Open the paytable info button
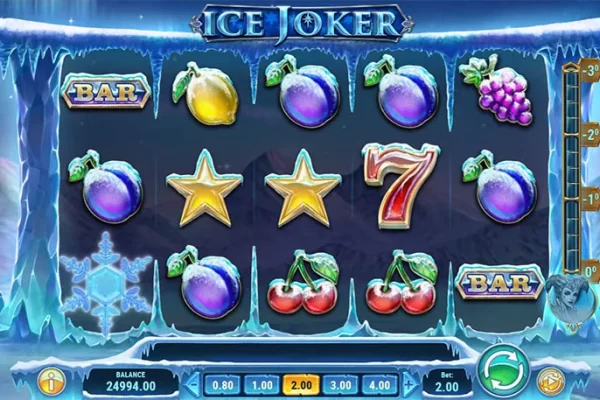600x400 pixels. (48, 380)
